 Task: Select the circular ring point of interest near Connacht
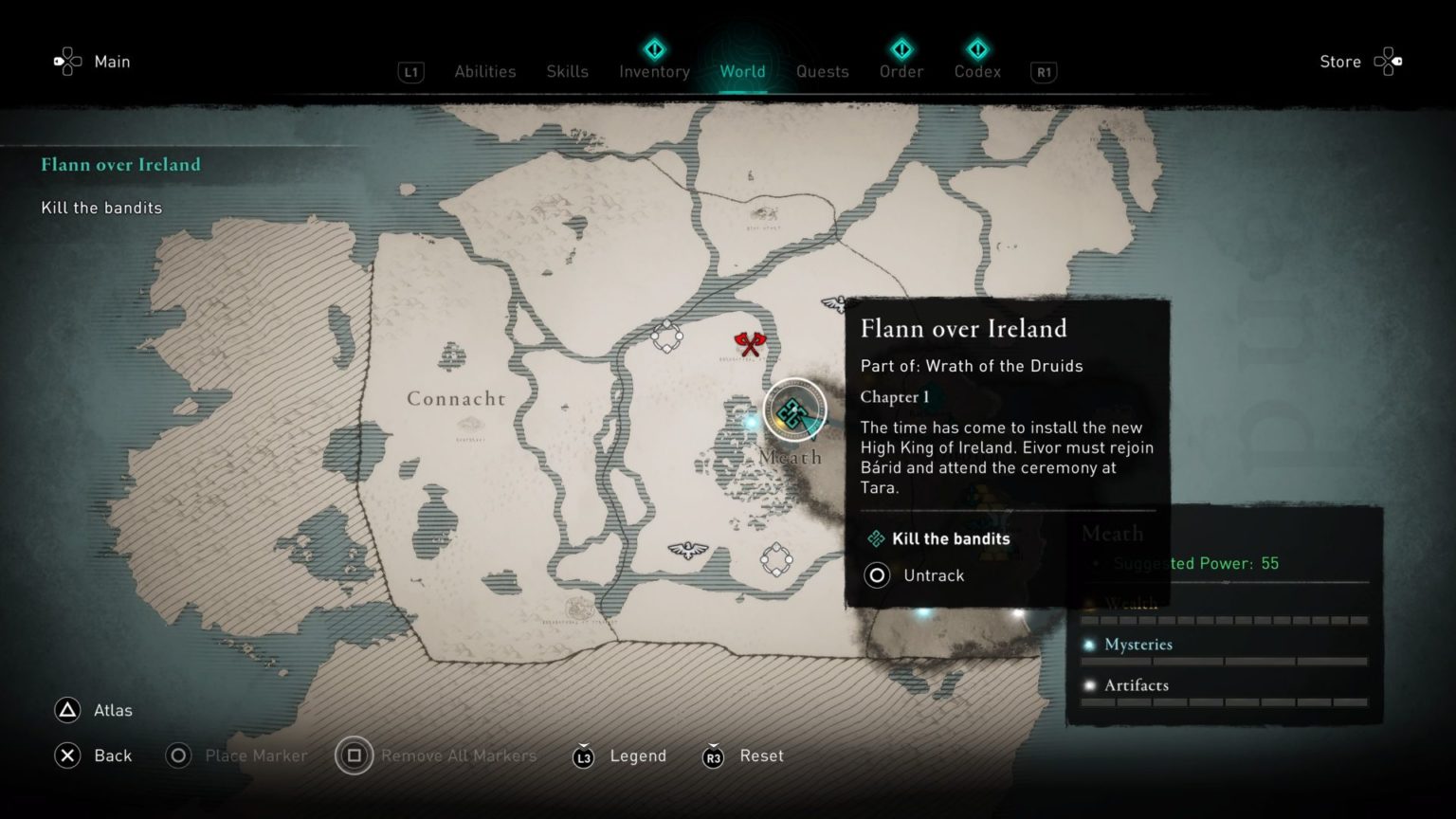click(x=667, y=335)
